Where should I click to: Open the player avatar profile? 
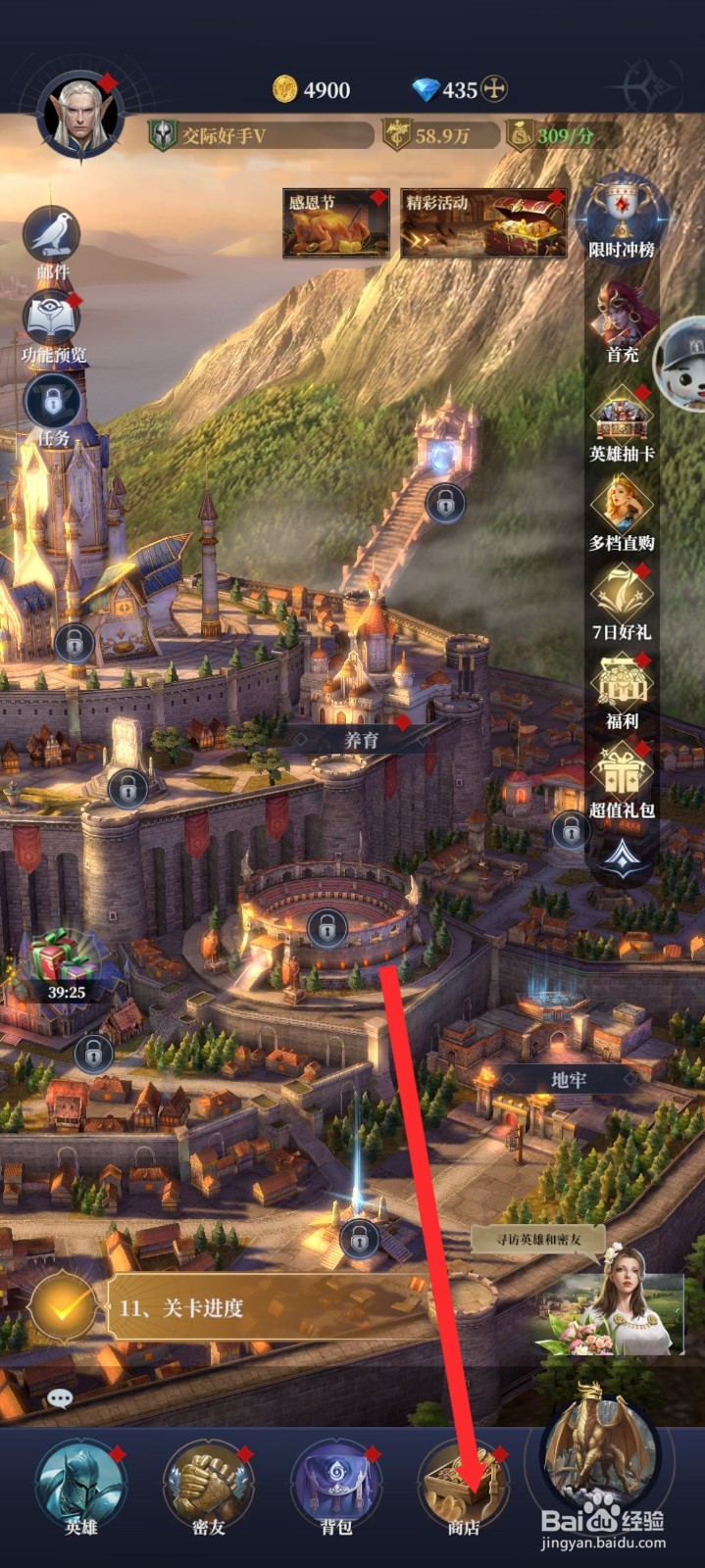coord(79,117)
